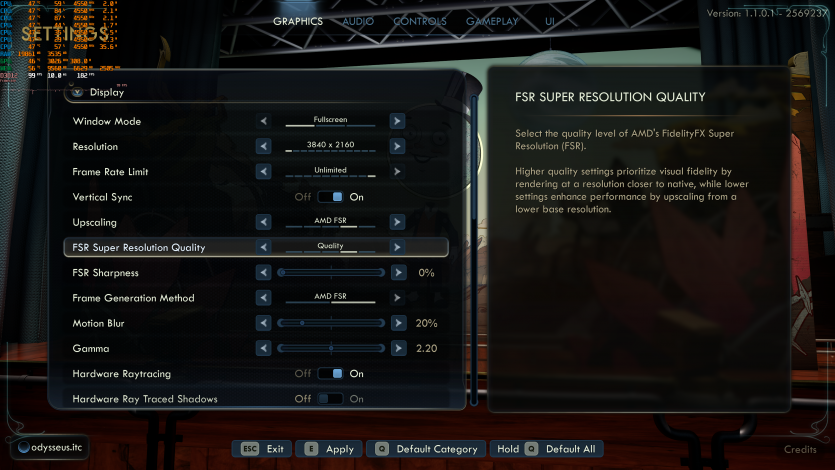Raise Gamma with its right arrow
Screen dimensions: 835x470
(398, 348)
